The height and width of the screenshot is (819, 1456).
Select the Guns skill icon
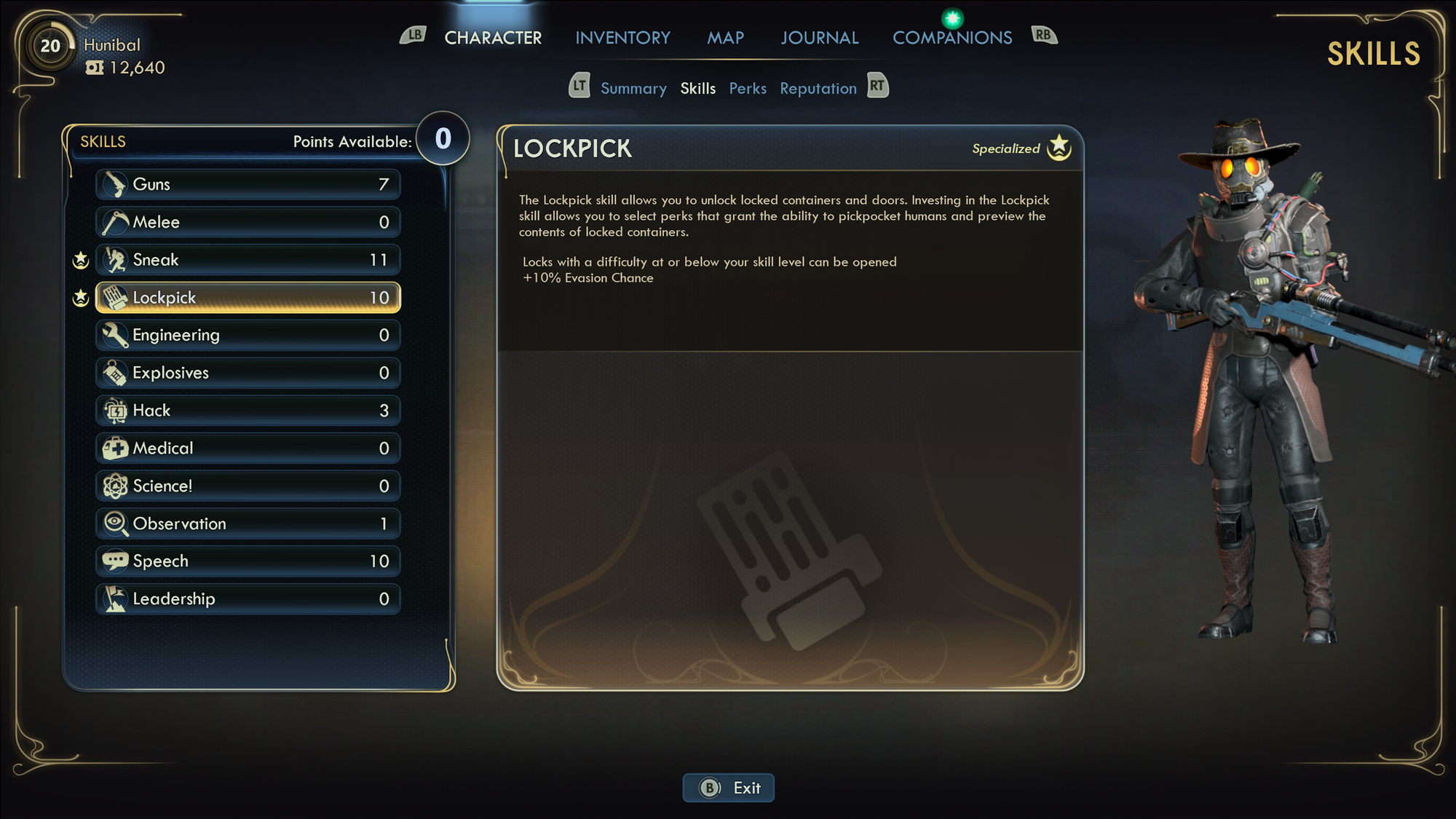click(113, 184)
